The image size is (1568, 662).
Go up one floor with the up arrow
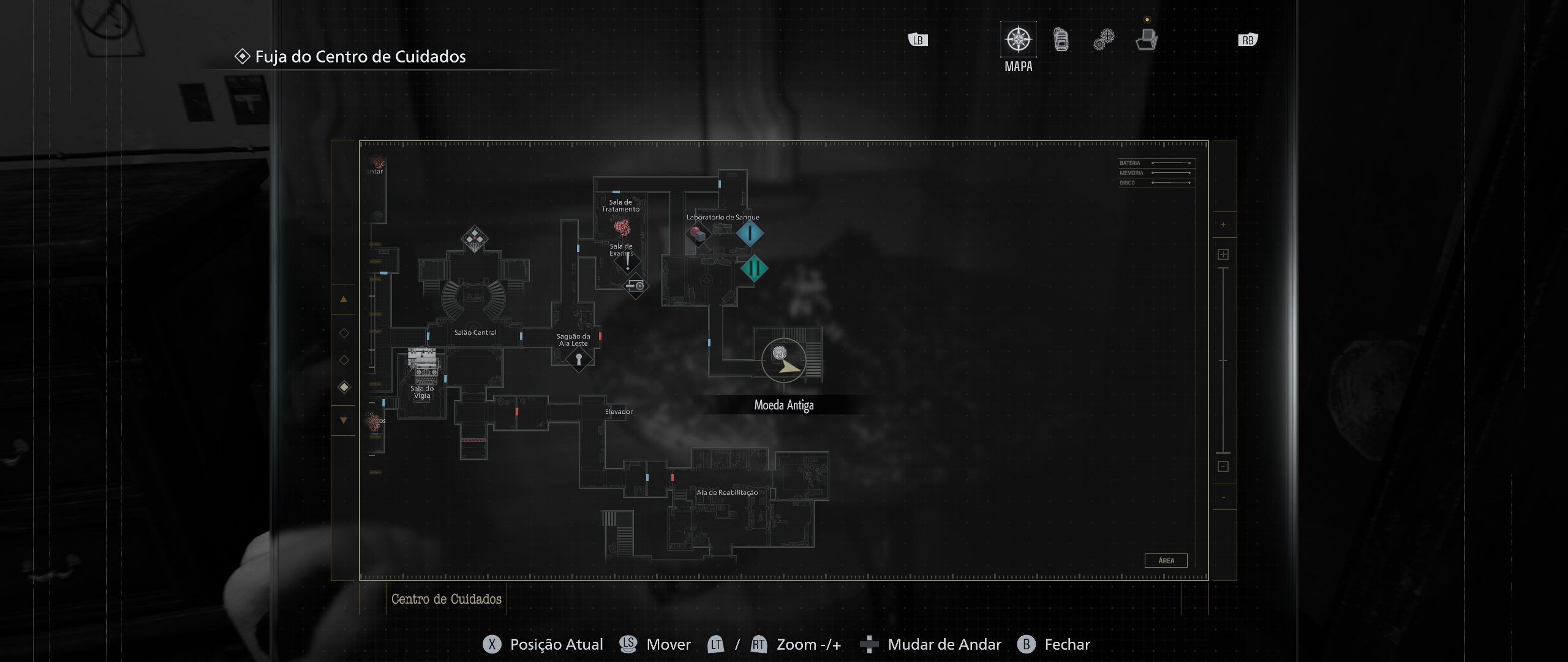click(344, 299)
